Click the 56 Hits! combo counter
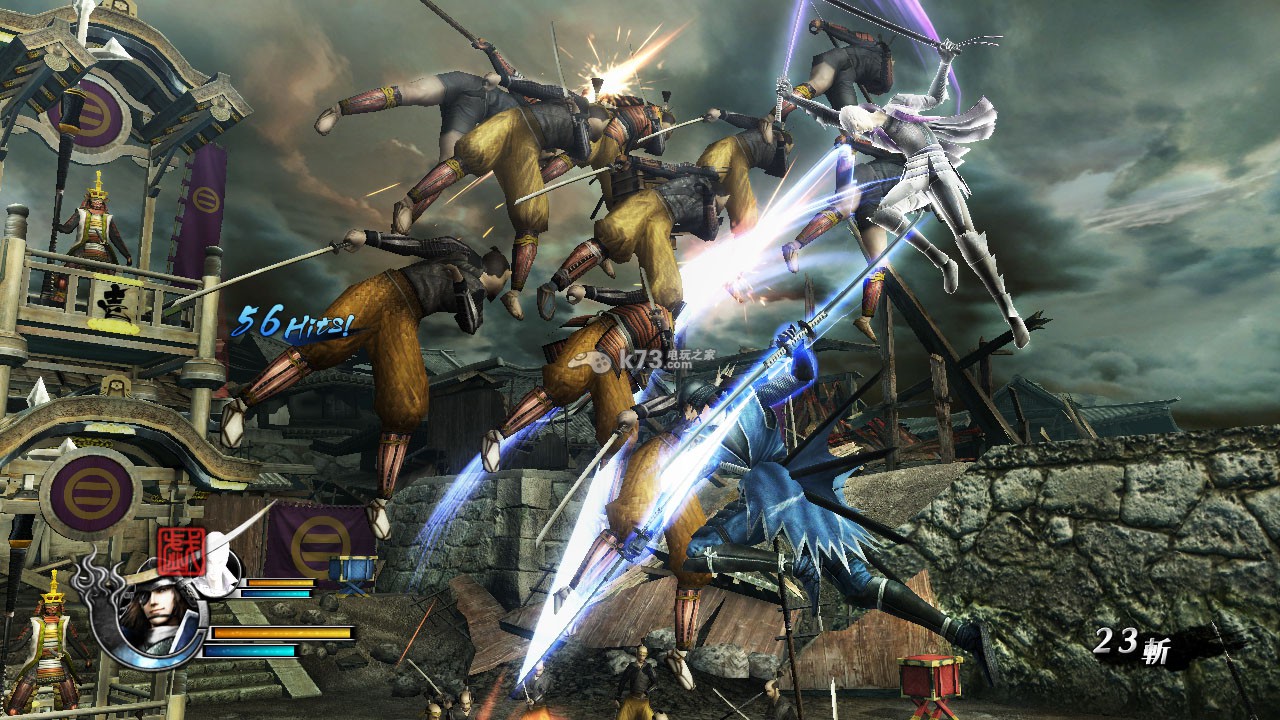This screenshot has height=720, width=1280. [x=296, y=321]
